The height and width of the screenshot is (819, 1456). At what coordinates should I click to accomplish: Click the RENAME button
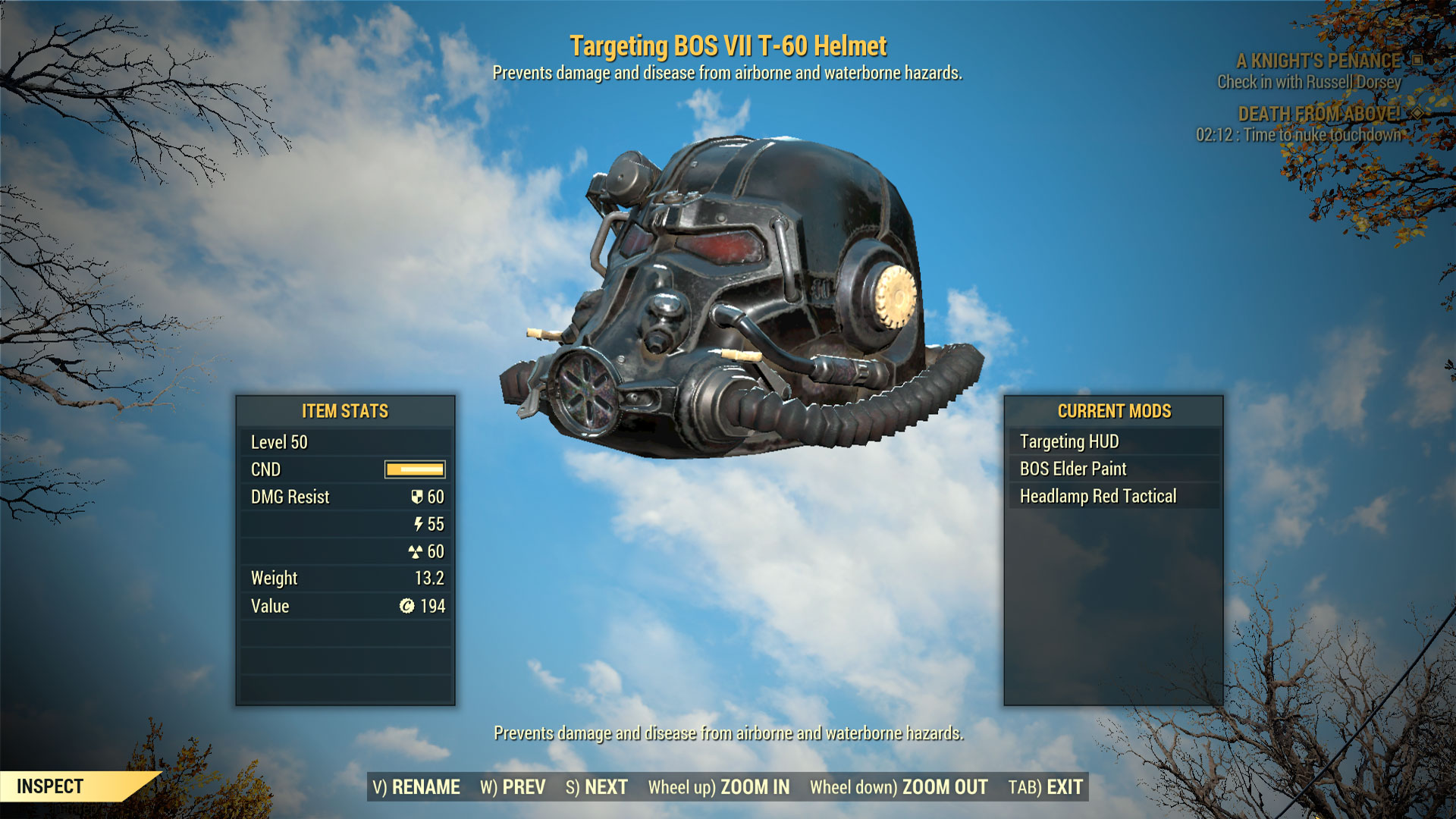point(416,787)
